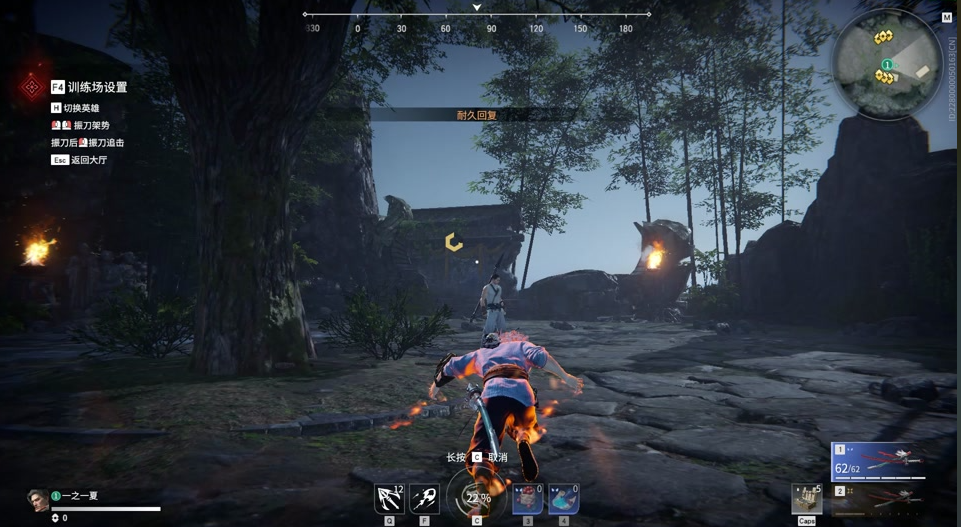The width and height of the screenshot is (961, 527).
Task: Use the blue armor powder slot
Action: 563,498
